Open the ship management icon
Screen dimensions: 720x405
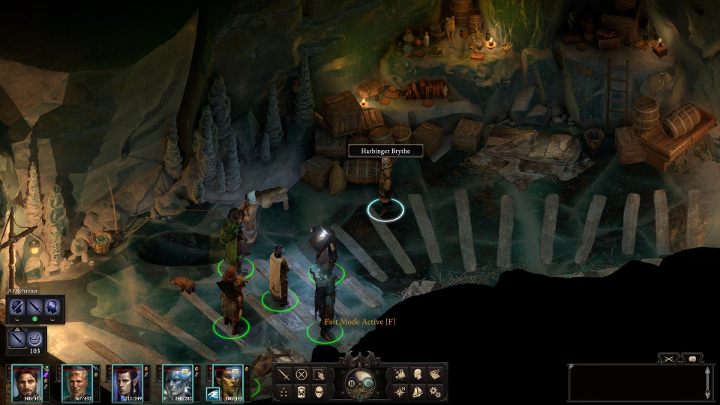point(418,390)
